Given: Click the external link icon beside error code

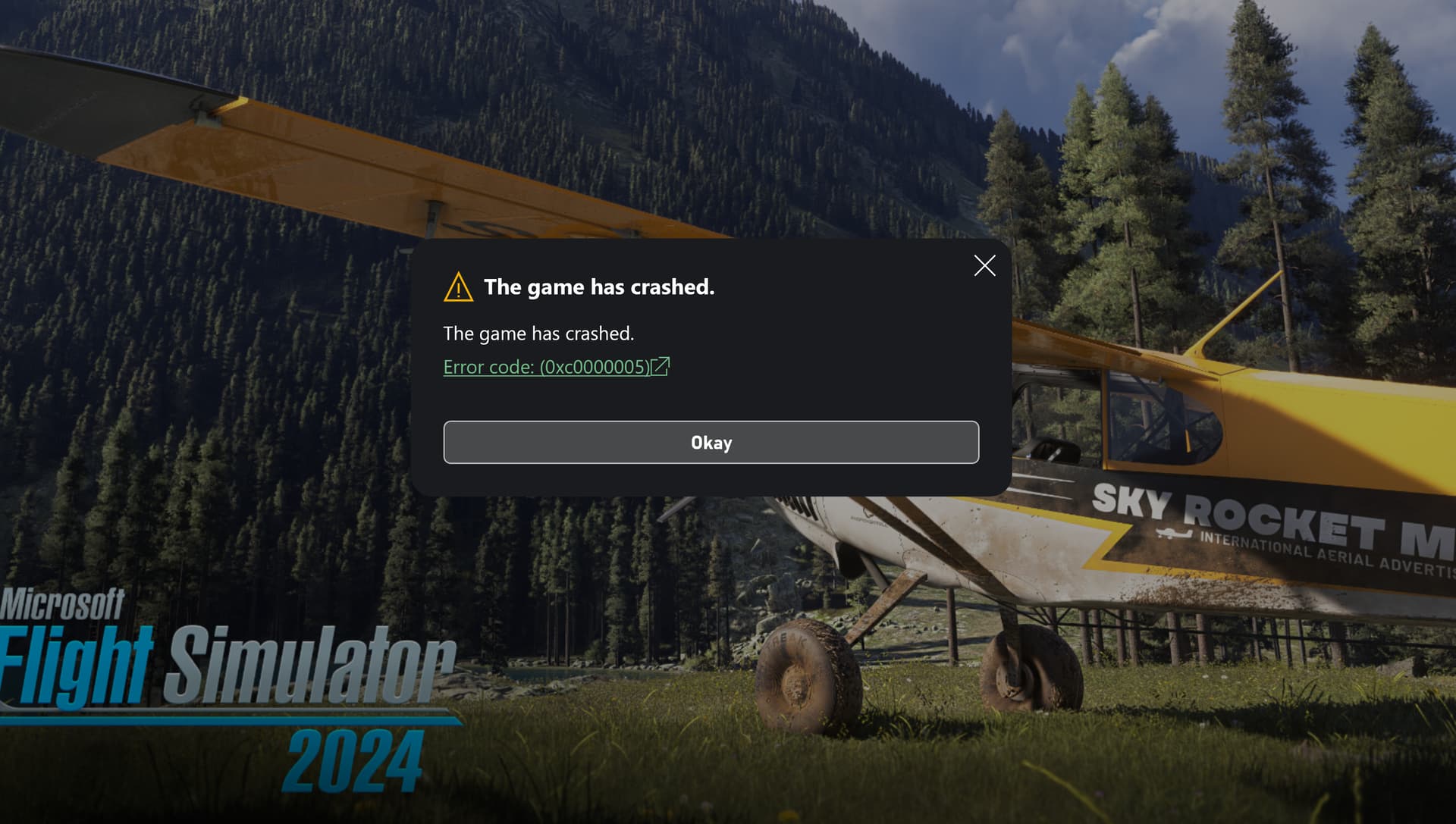Looking at the screenshot, I should pyautogui.click(x=661, y=367).
